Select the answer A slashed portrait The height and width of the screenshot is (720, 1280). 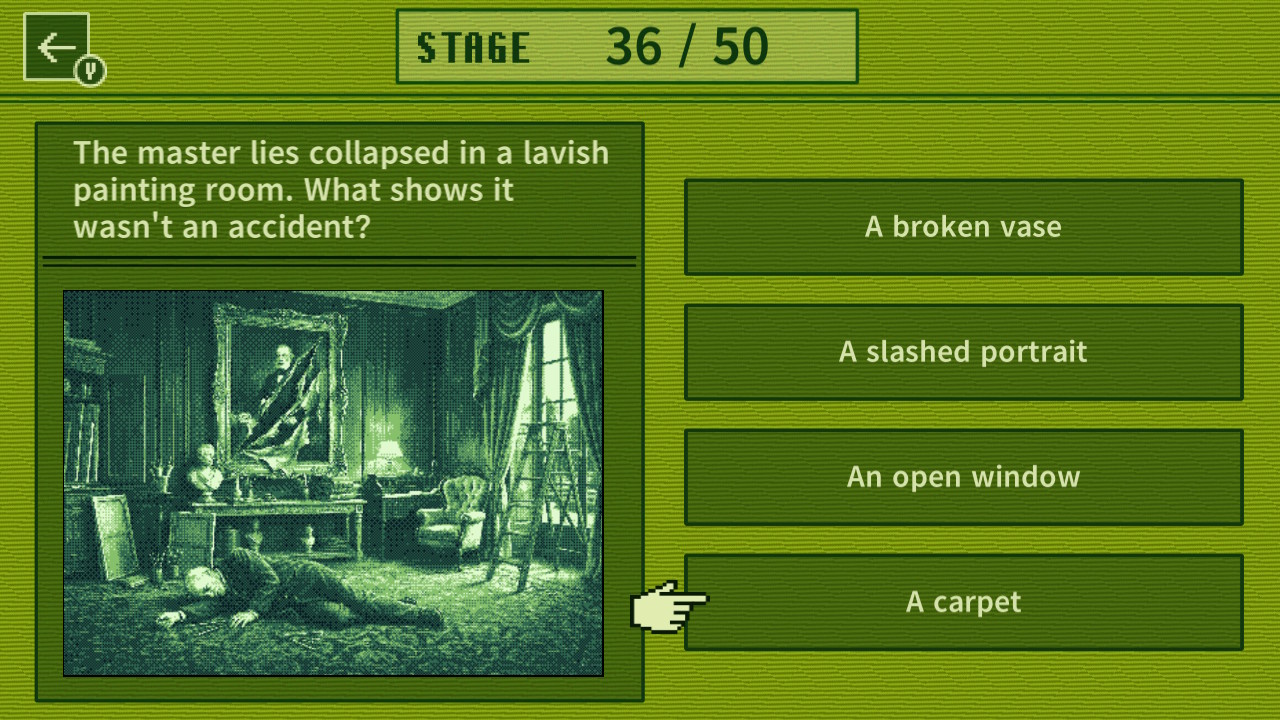point(963,352)
